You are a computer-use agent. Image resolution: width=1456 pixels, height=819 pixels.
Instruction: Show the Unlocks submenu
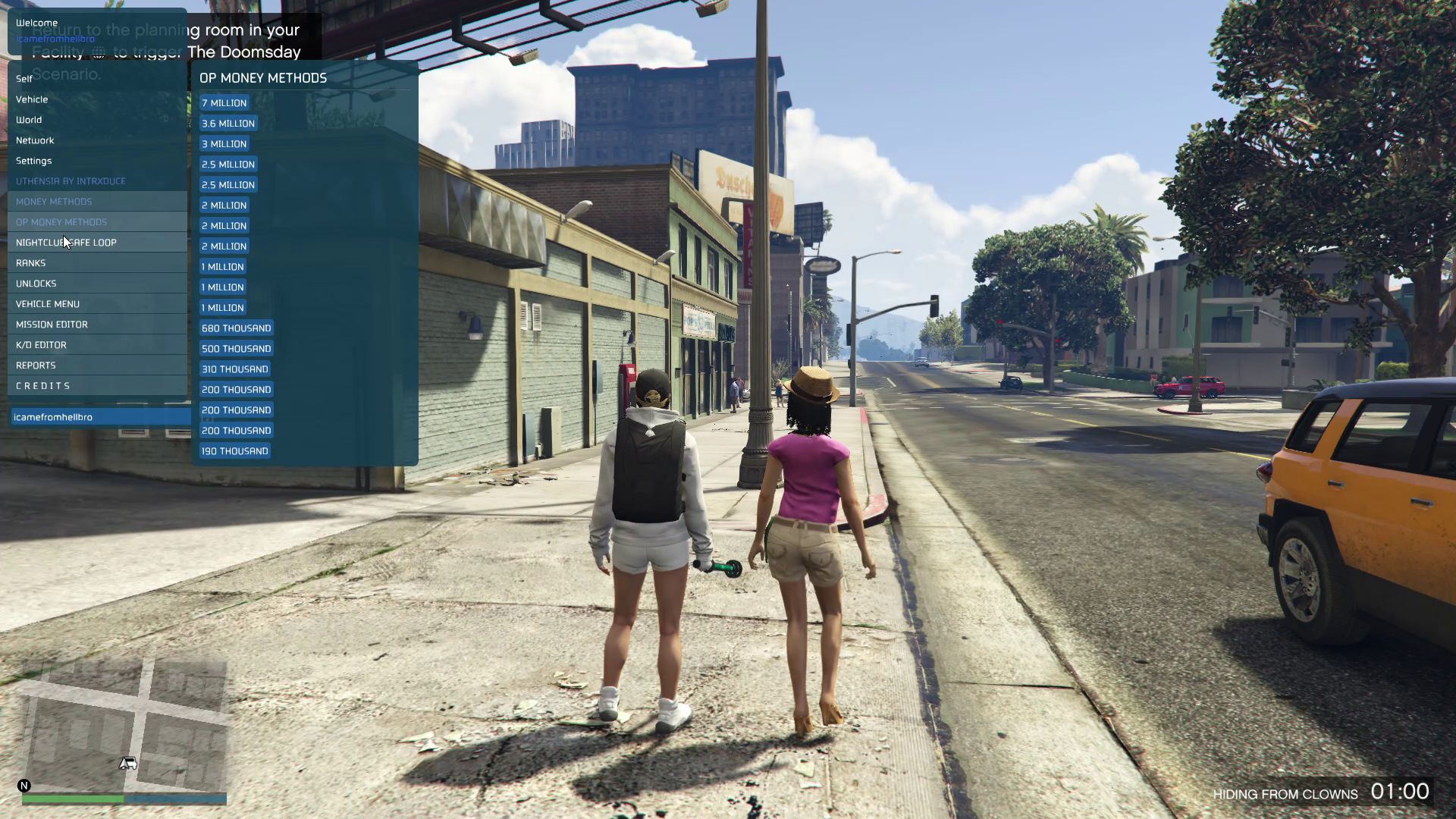click(36, 284)
